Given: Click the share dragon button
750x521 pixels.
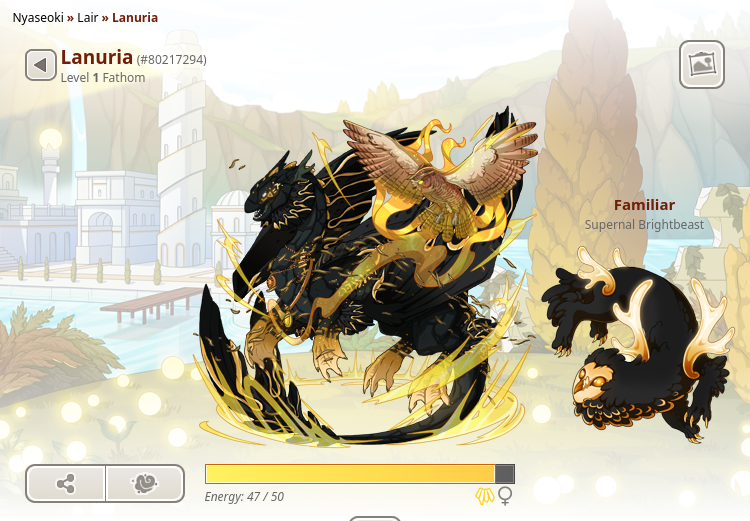Looking at the screenshot, I should coord(66,484).
